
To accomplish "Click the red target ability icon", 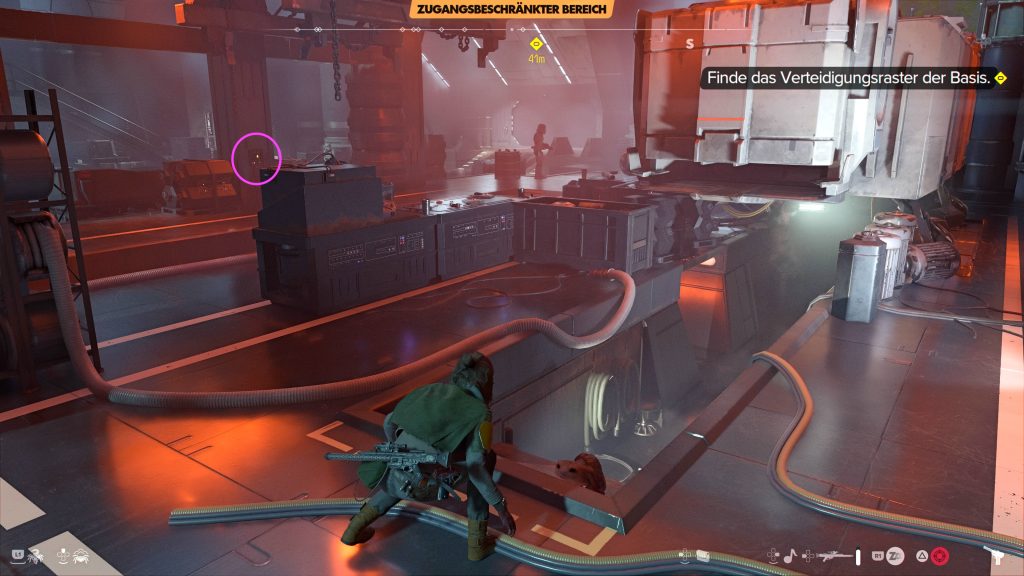I will (939, 555).
